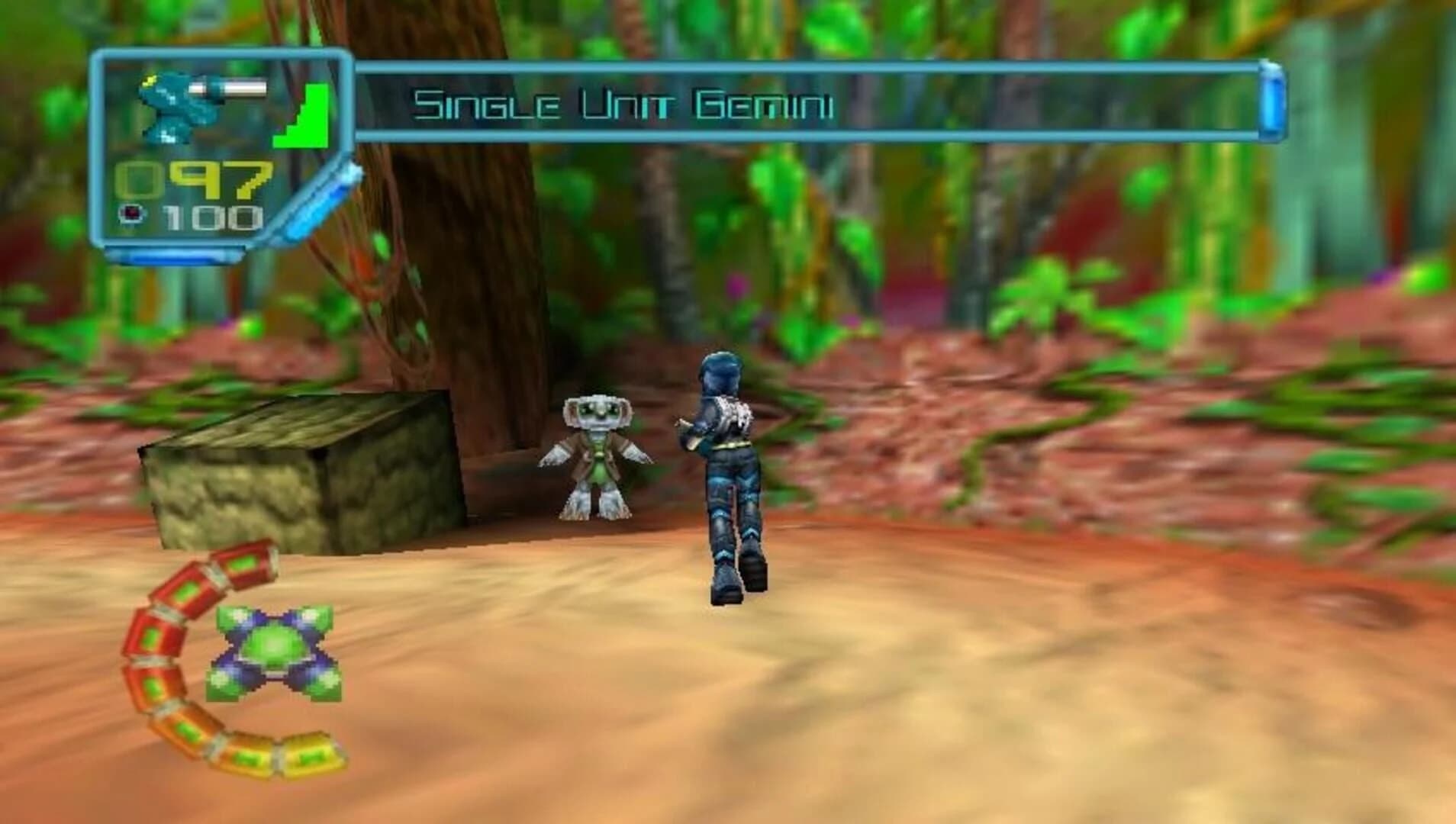Select the Single Unit Gemini title text
The image size is (1456, 824).
[x=622, y=103]
